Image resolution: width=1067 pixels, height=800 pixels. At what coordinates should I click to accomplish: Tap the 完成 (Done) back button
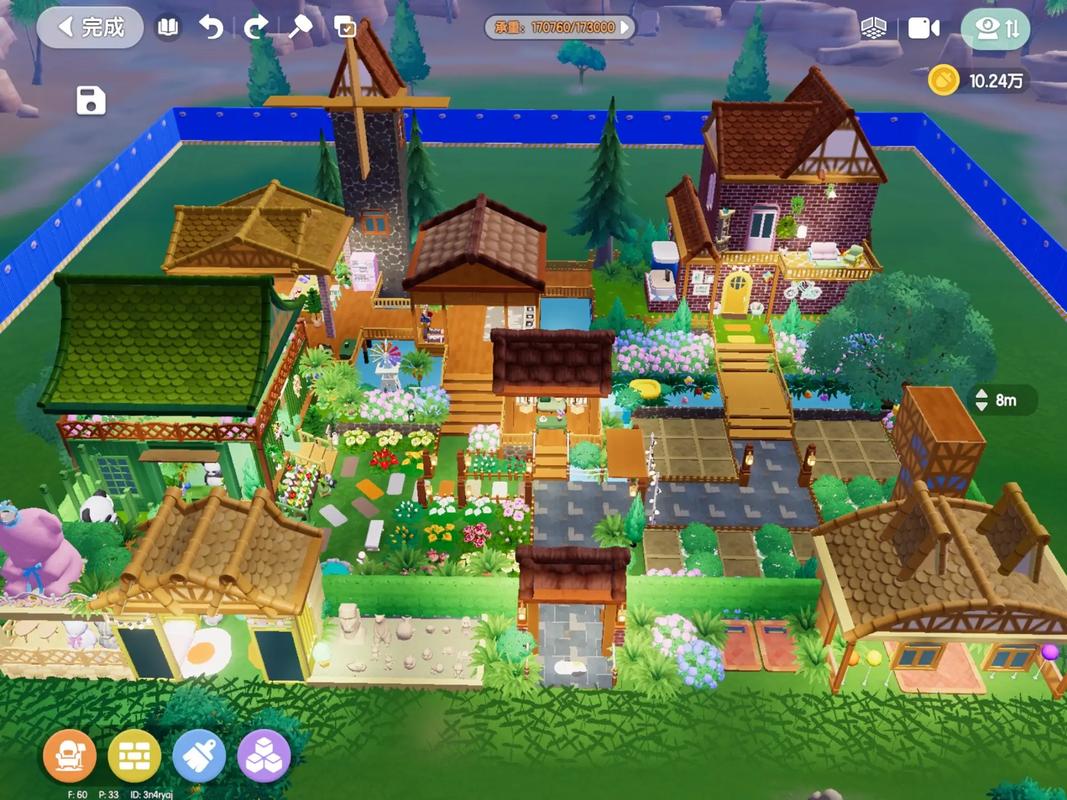point(90,27)
